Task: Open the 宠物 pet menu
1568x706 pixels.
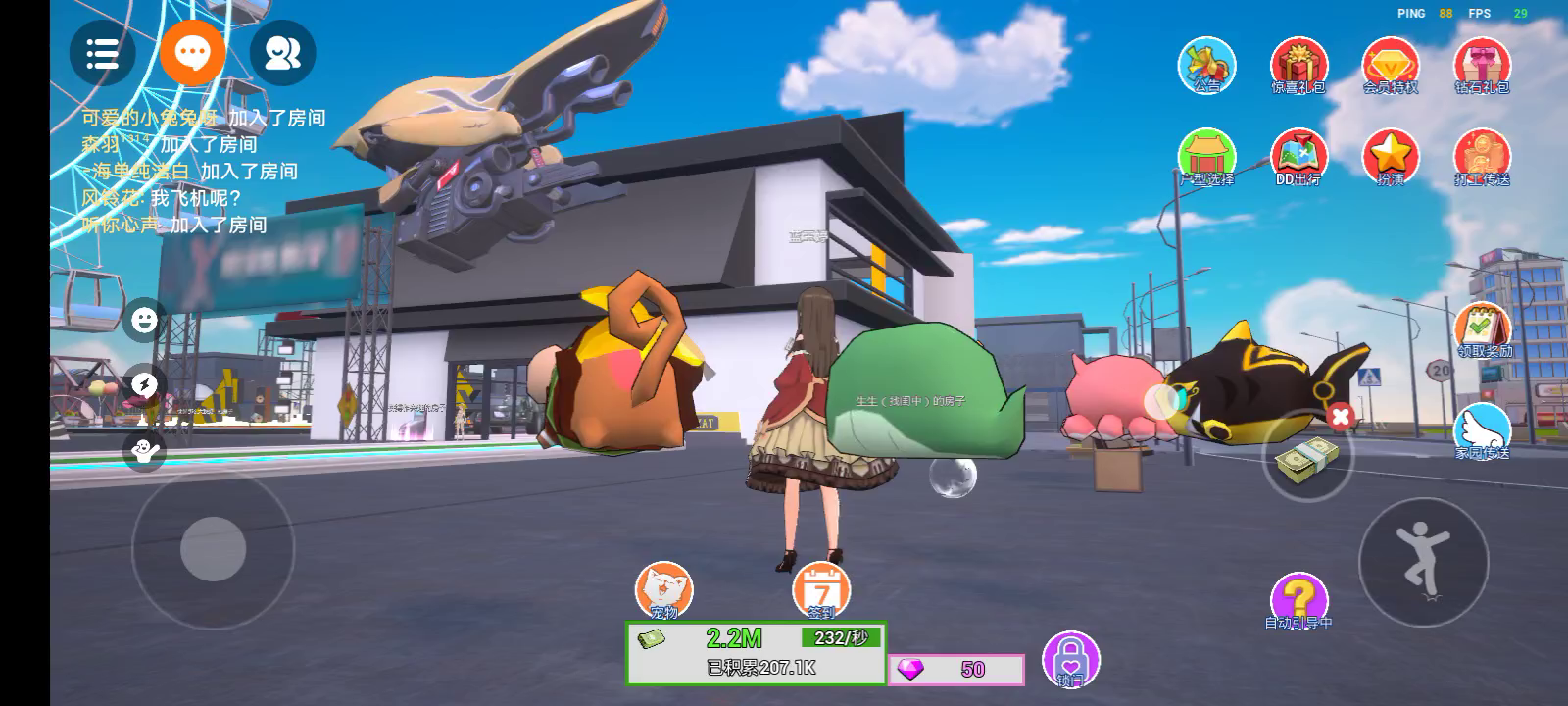Action: coord(663,590)
